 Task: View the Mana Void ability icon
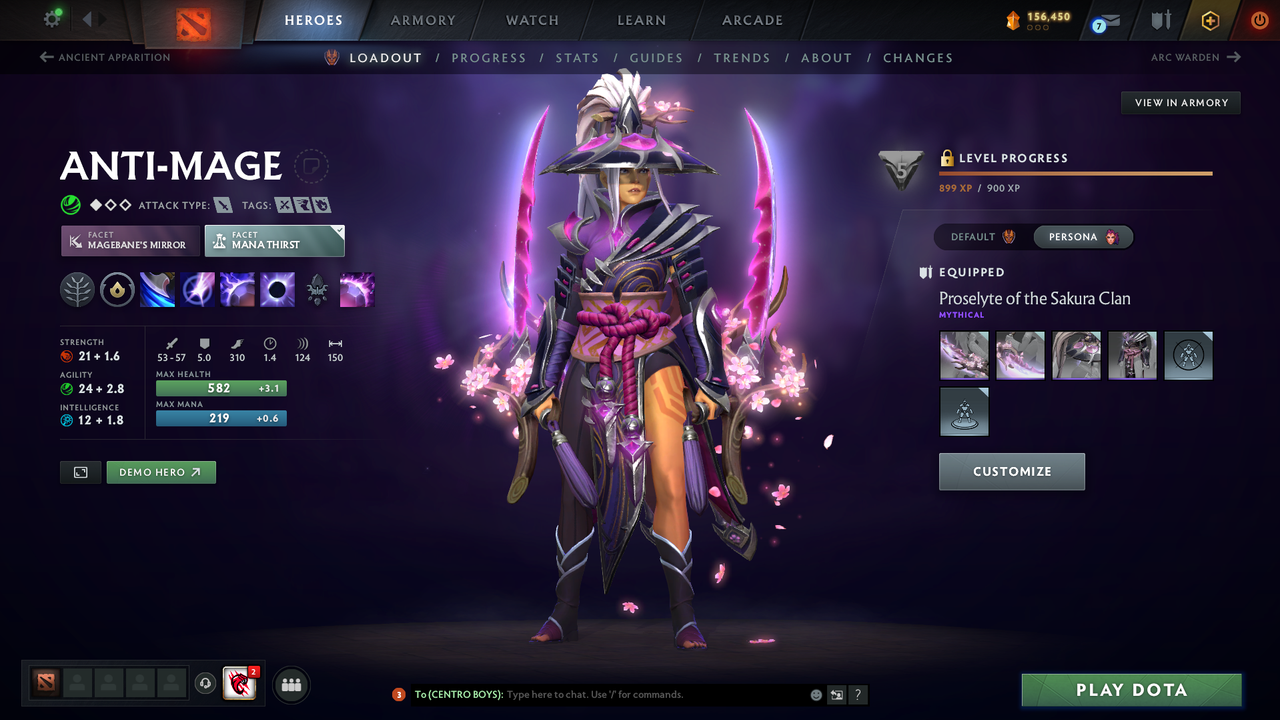277,290
